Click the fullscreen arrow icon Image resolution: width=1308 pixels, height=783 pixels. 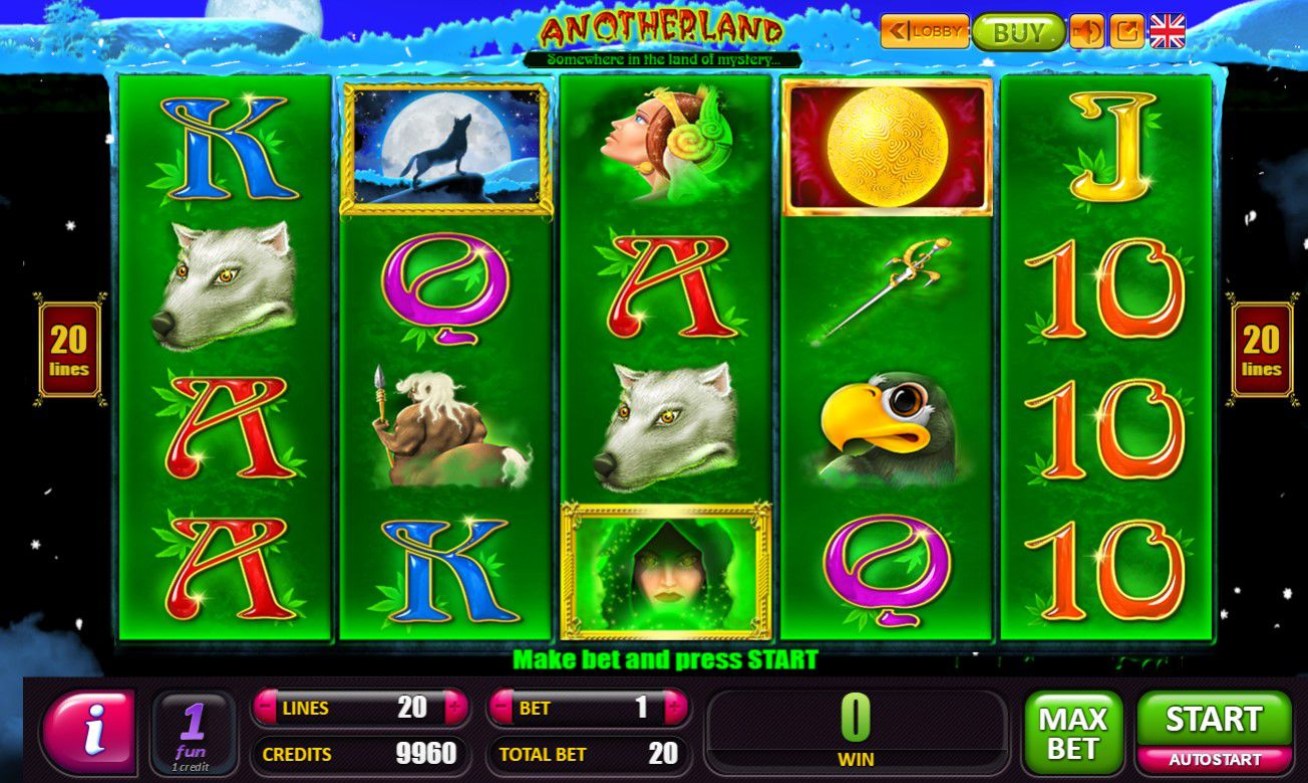(1127, 32)
